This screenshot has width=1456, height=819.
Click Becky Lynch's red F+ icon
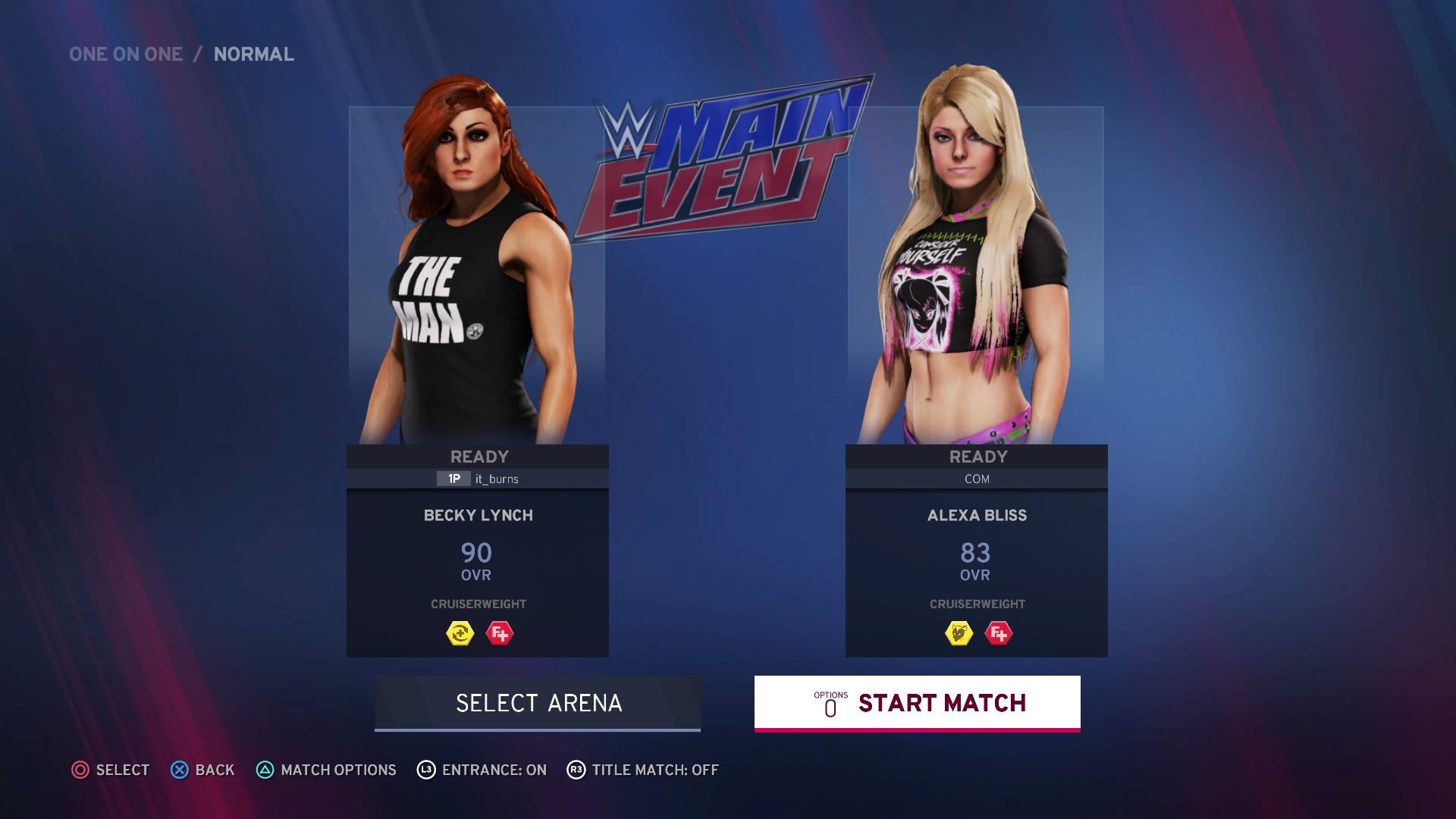point(500,633)
